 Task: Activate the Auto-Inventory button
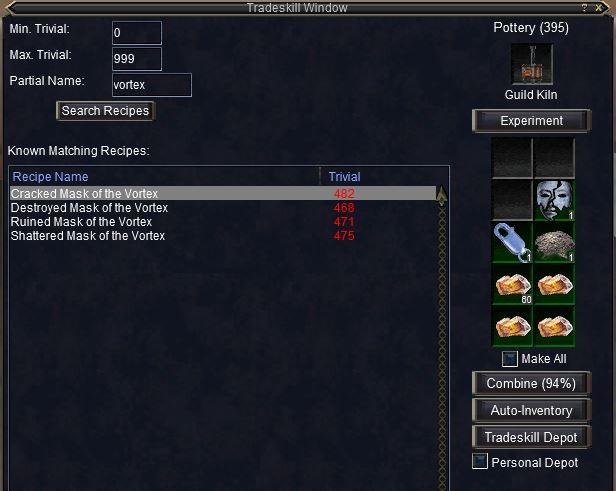pyautogui.click(x=531, y=410)
